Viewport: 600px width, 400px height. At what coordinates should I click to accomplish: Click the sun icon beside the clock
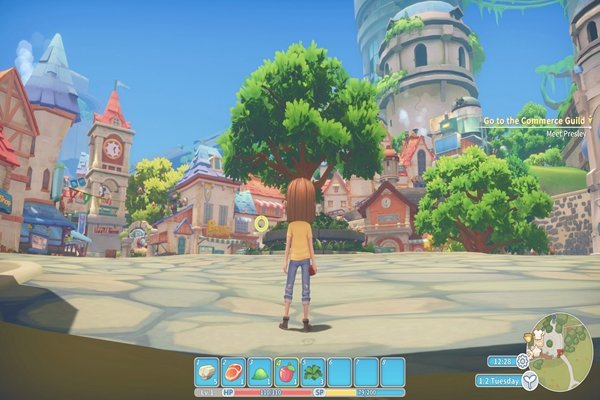pyautogui.click(x=521, y=360)
